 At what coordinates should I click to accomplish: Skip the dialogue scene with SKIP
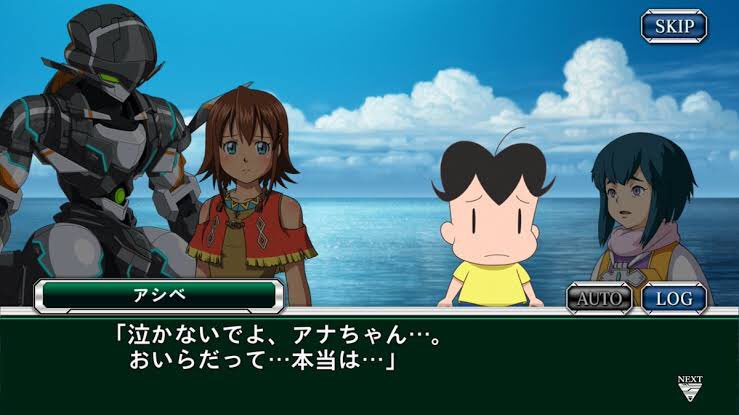click(x=673, y=26)
